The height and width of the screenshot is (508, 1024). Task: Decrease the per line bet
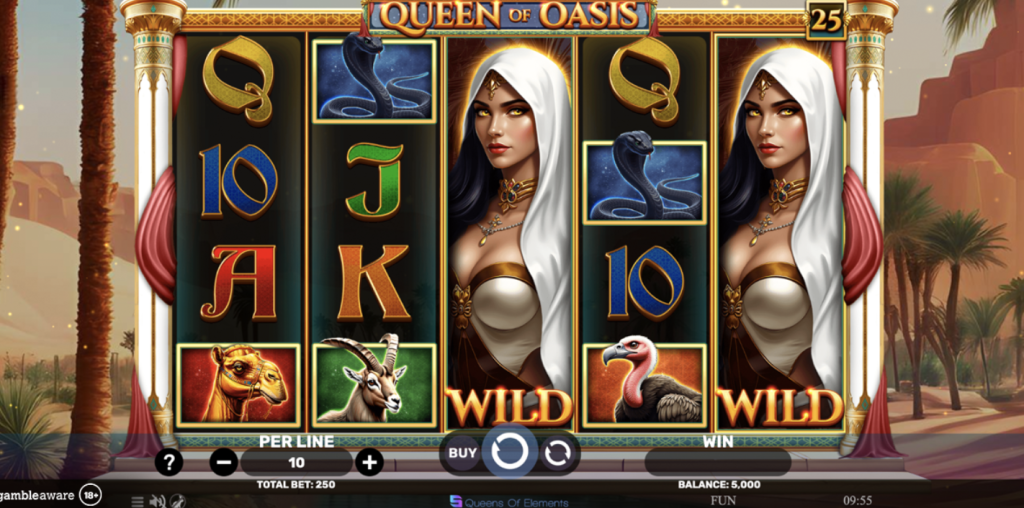coord(224,462)
